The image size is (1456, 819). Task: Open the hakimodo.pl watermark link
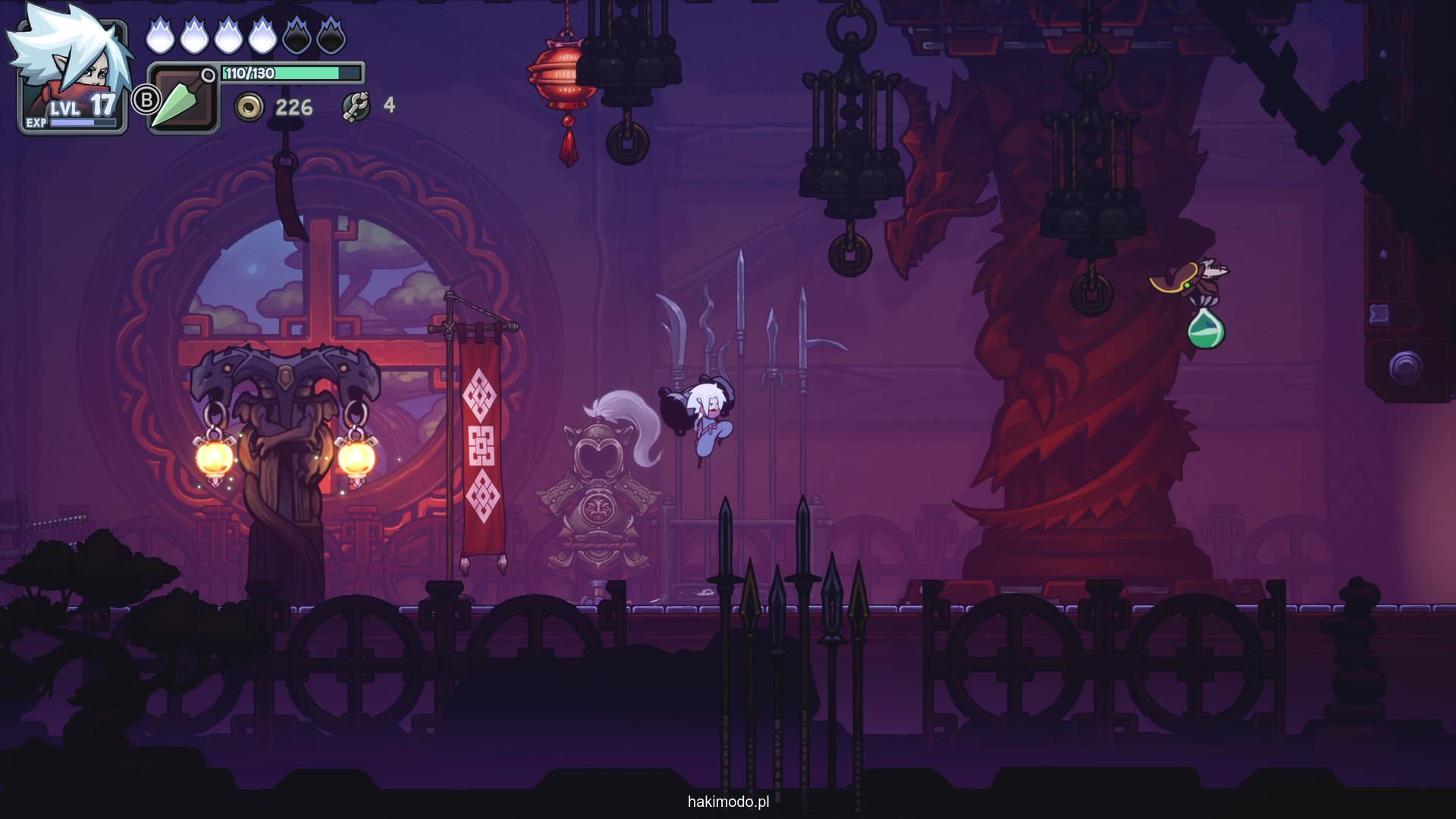(728, 802)
